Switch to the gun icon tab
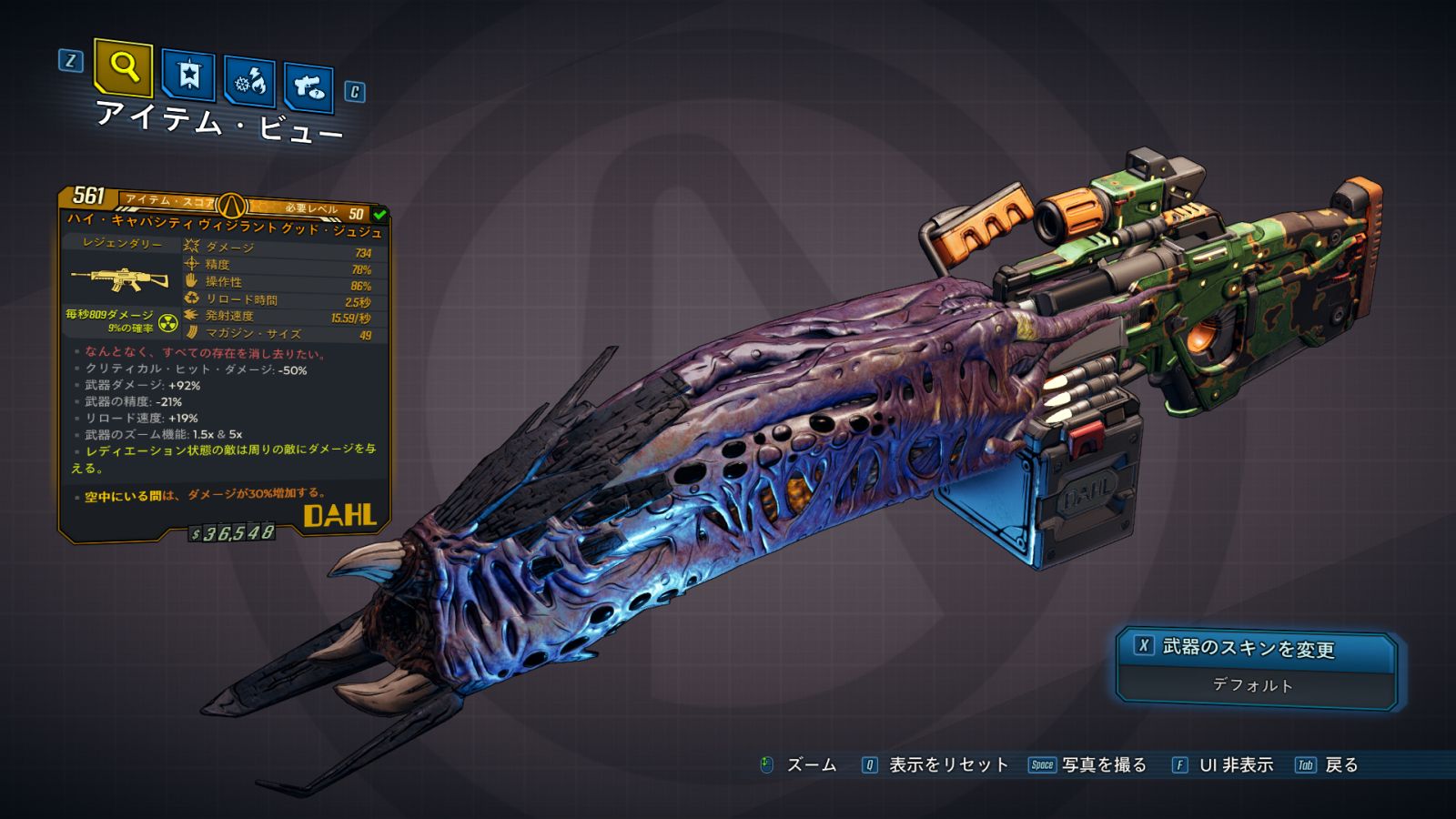Image resolution: width=1456 pixels, height=819 pixels. 308,87
